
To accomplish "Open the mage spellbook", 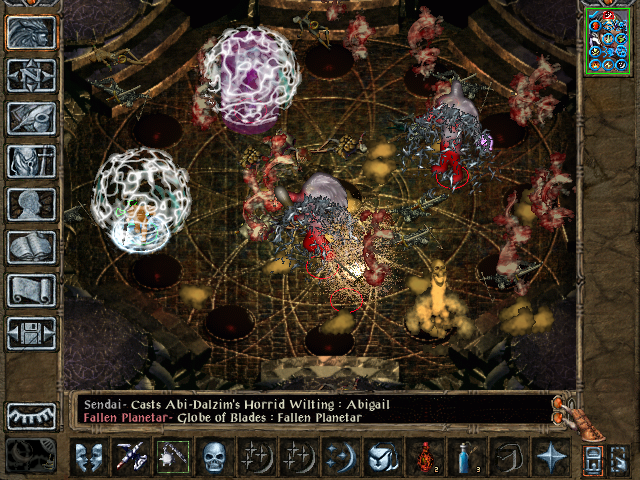I will click(x=31, y=247).
